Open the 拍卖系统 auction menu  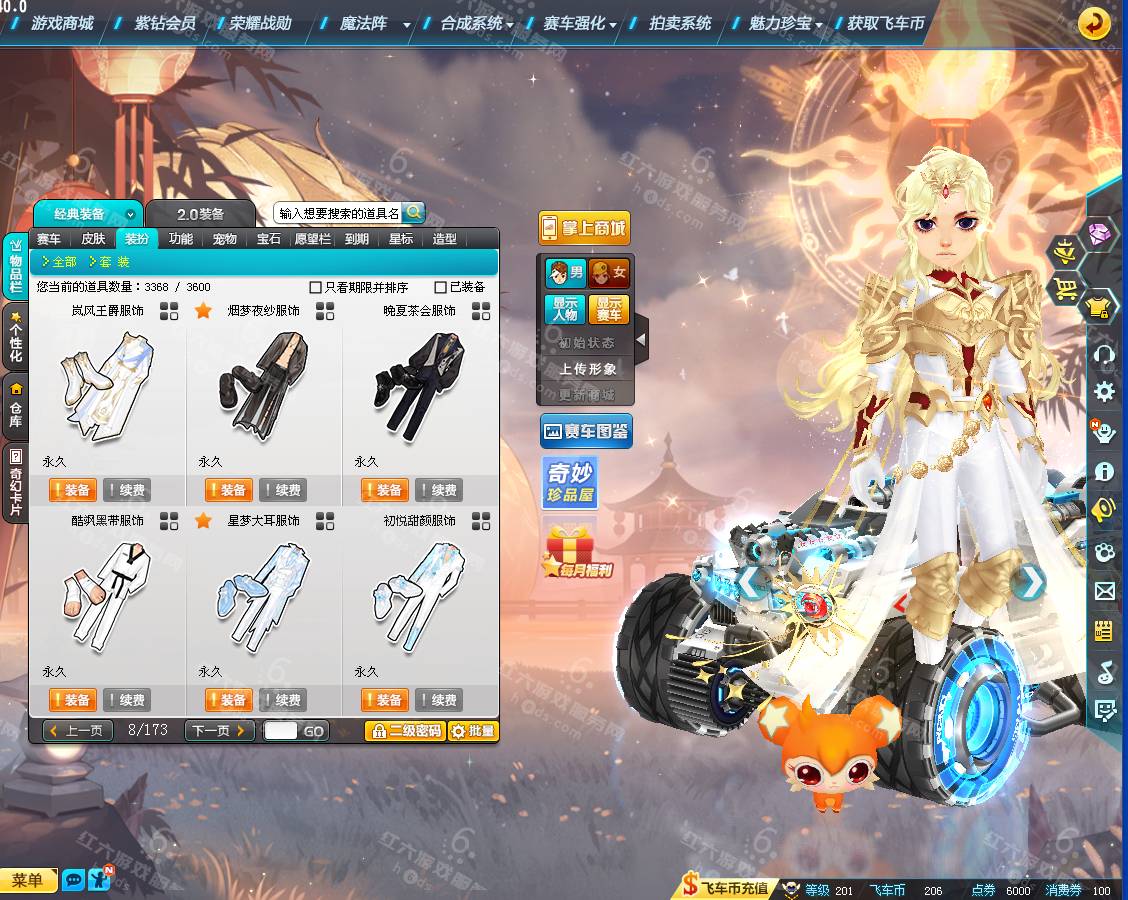680,23
